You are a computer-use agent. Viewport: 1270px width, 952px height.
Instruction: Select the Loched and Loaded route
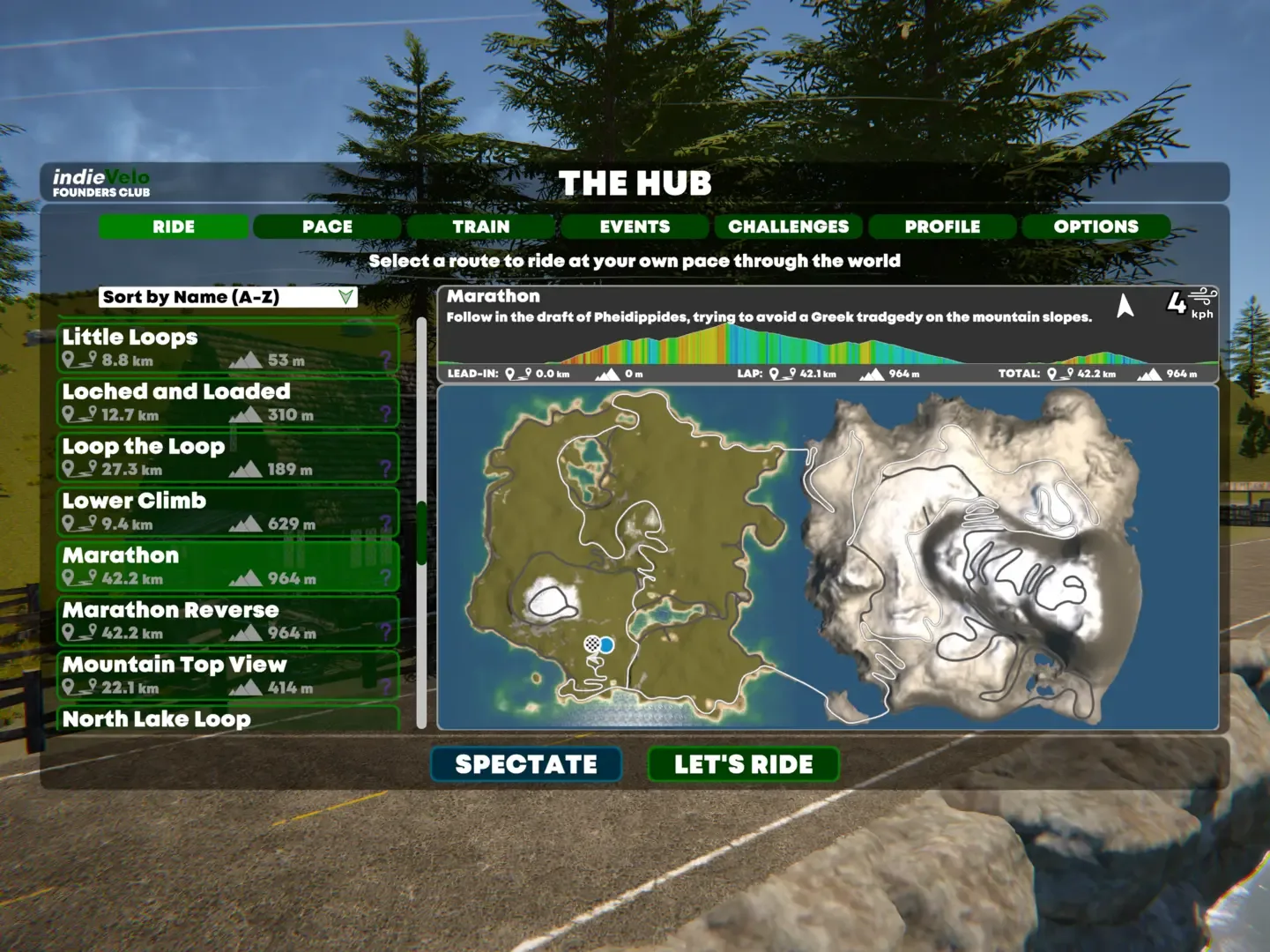pyautogui.click(x=227, y=402)
